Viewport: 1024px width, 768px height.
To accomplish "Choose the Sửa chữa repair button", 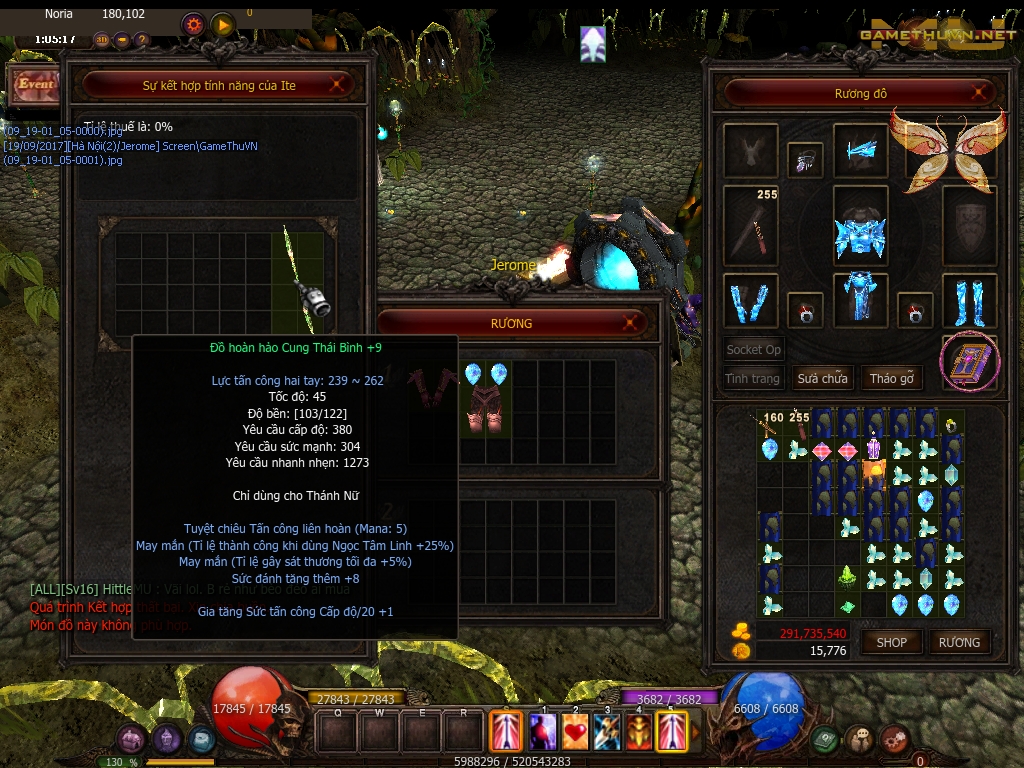I will [822, 379].
